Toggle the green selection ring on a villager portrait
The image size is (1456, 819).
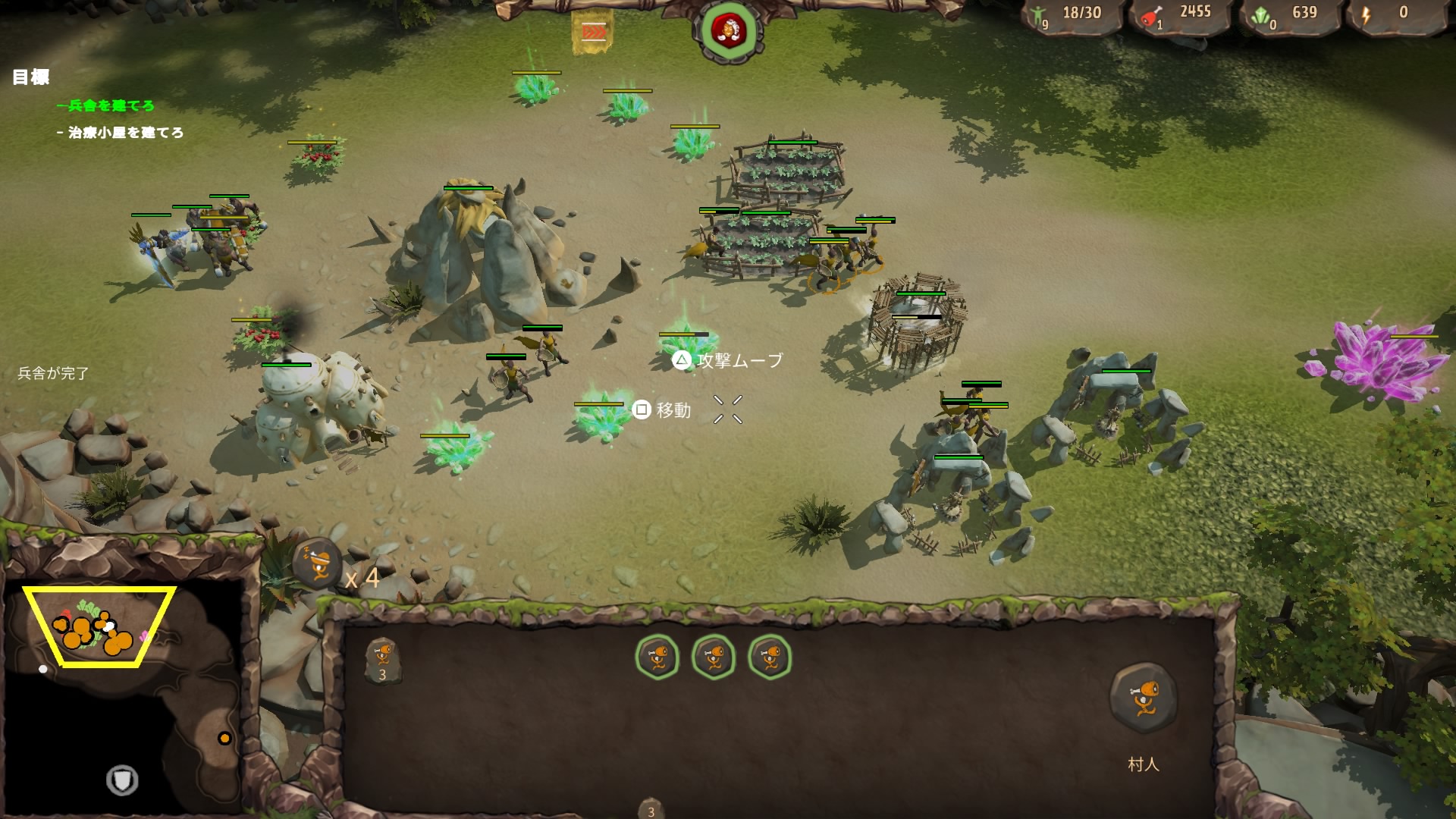coord(659,658)
